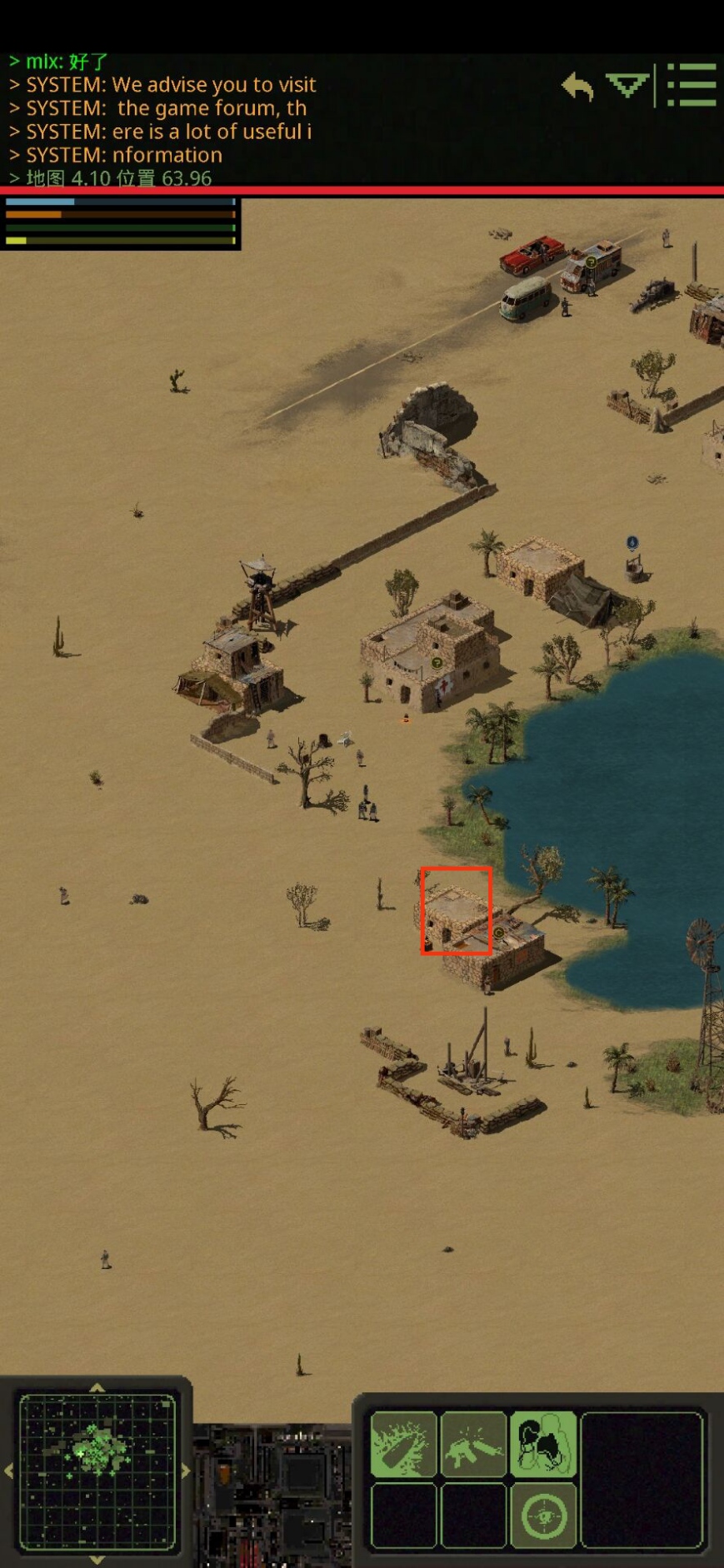Open the list menu icon
Viewport: 724px width, 1568px height.
point(692,85)
